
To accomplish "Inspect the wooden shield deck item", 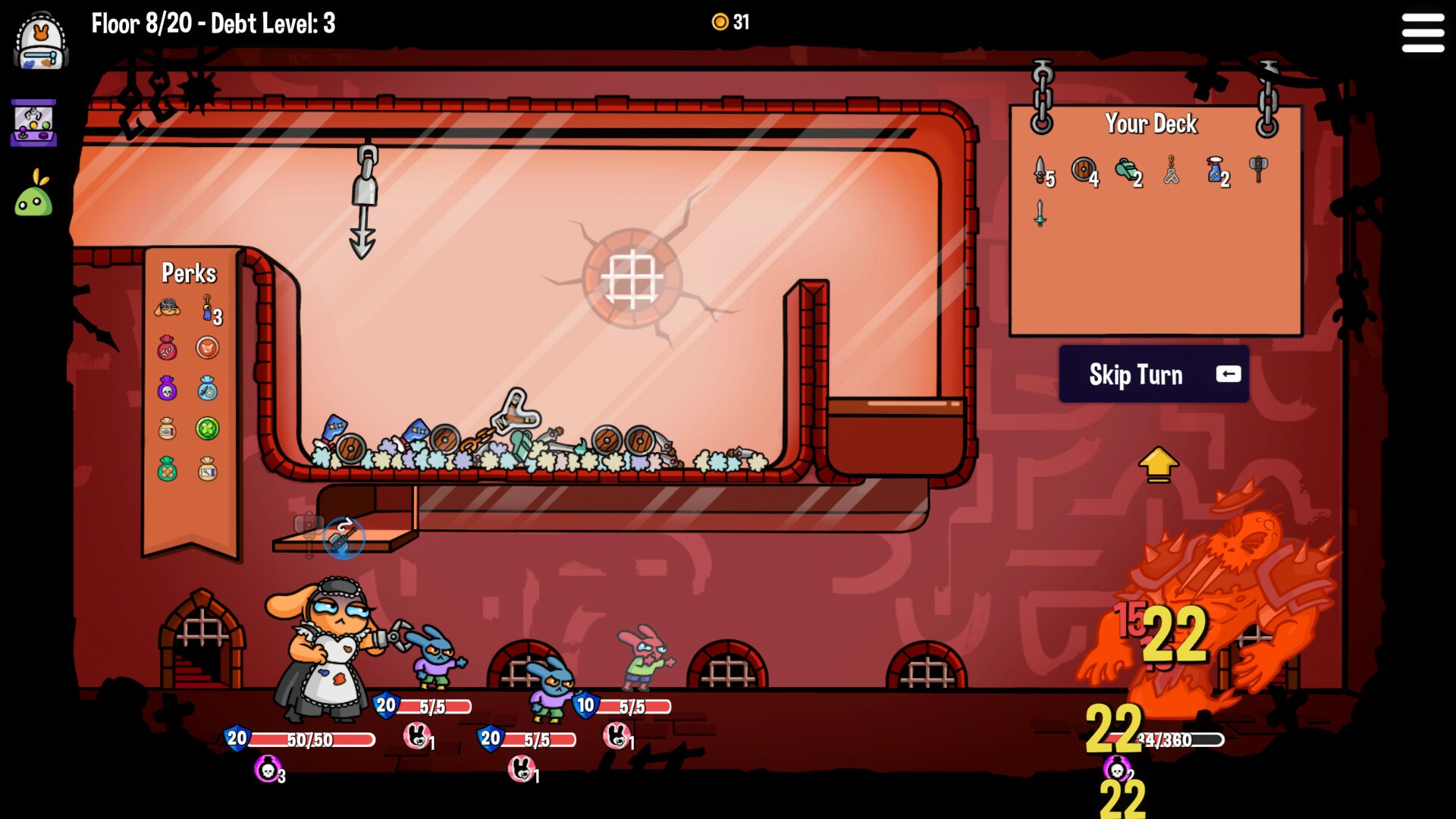I will (x=1084, y=170).
